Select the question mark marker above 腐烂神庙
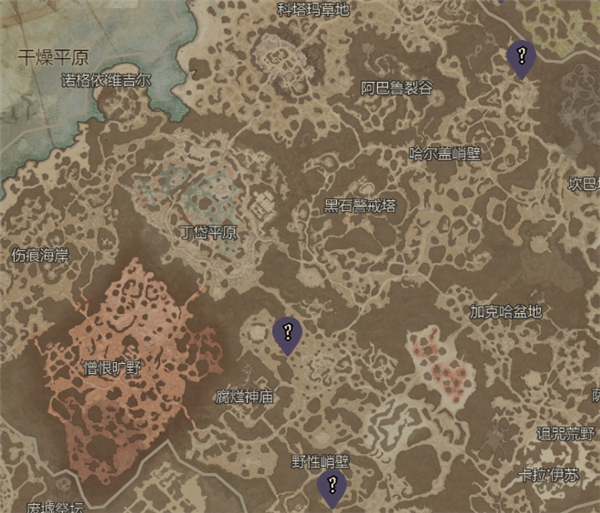600x513 pixels. pyautogui.click(x=288, y=333)
